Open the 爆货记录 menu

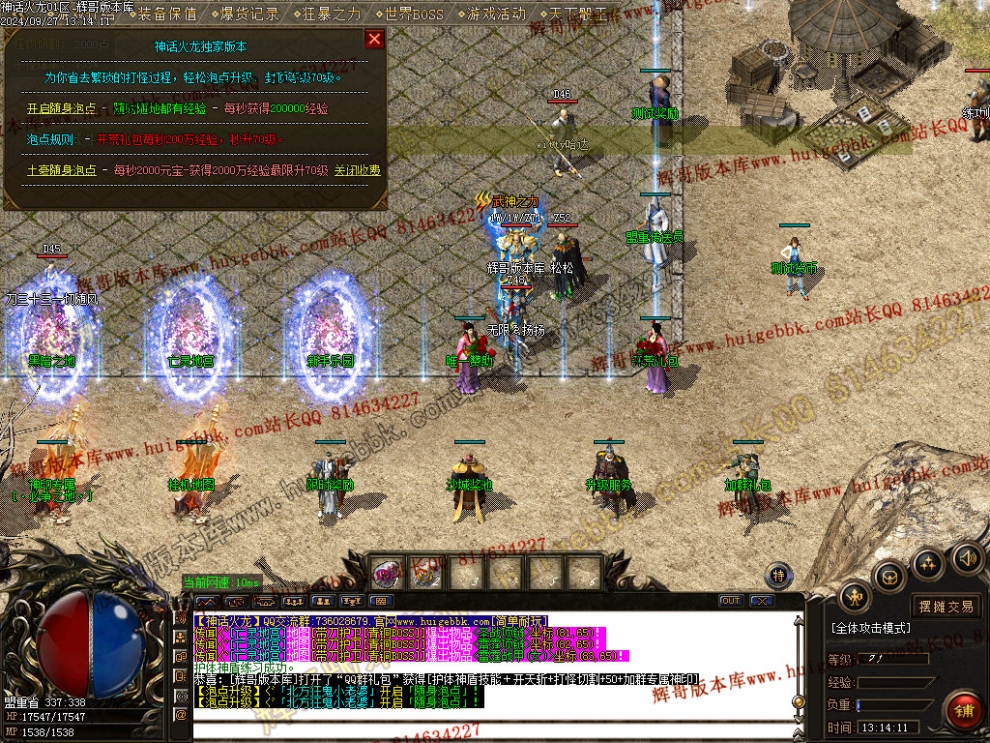(249, 14)
